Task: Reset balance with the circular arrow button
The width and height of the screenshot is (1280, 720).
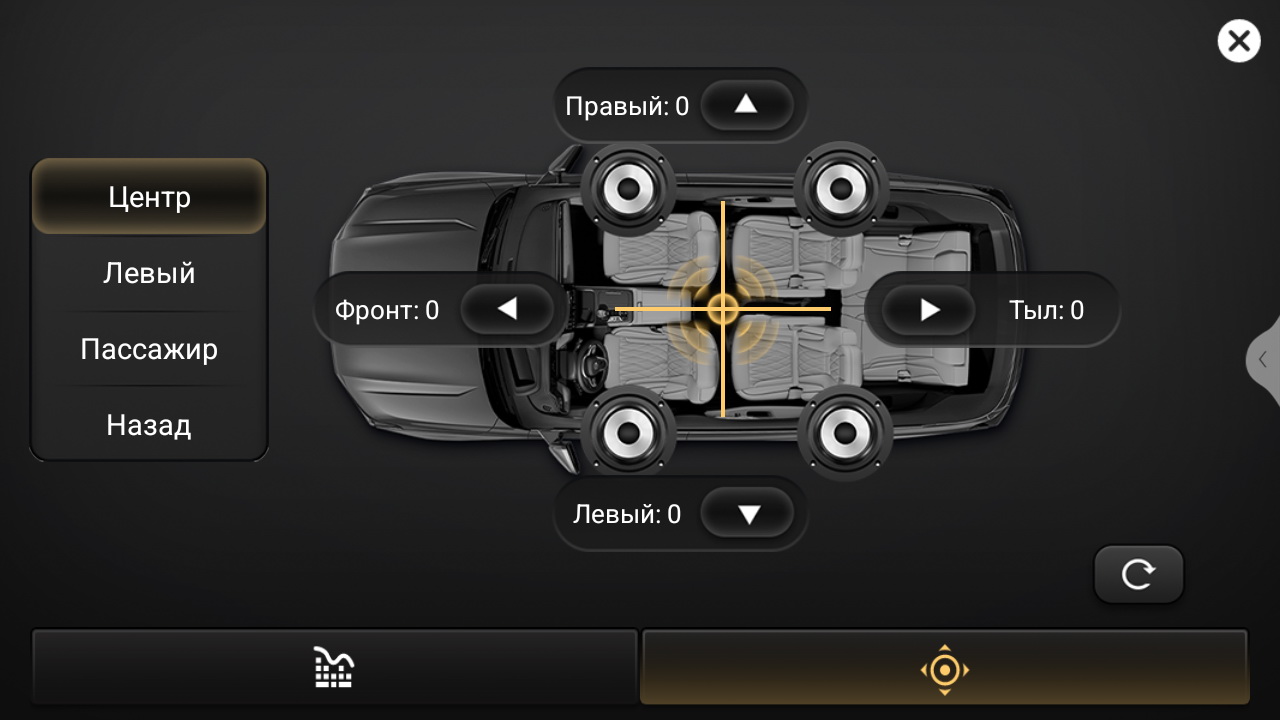Action: [1138, 574]
